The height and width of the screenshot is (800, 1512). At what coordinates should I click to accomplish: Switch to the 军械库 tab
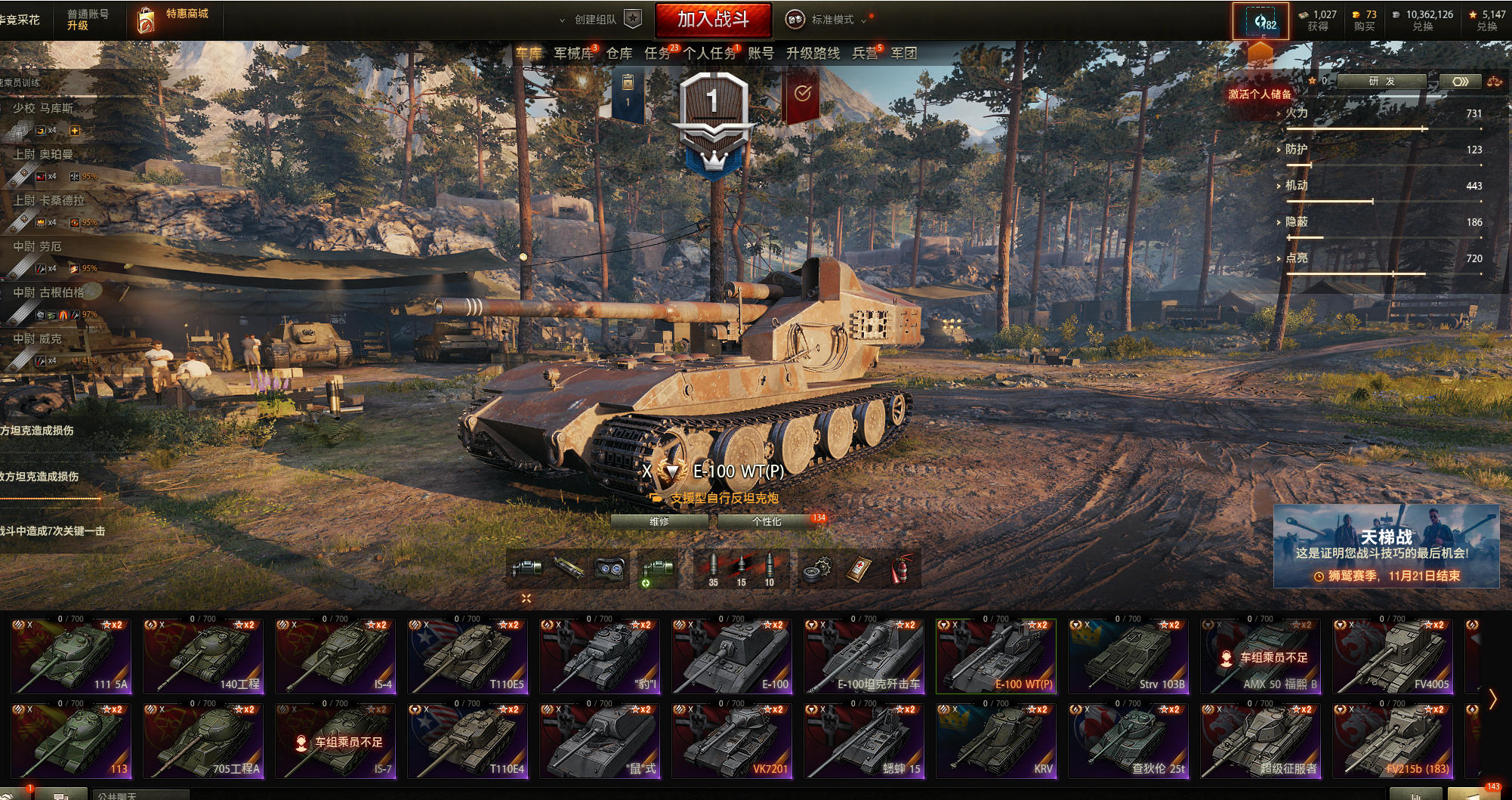(573, 54)
